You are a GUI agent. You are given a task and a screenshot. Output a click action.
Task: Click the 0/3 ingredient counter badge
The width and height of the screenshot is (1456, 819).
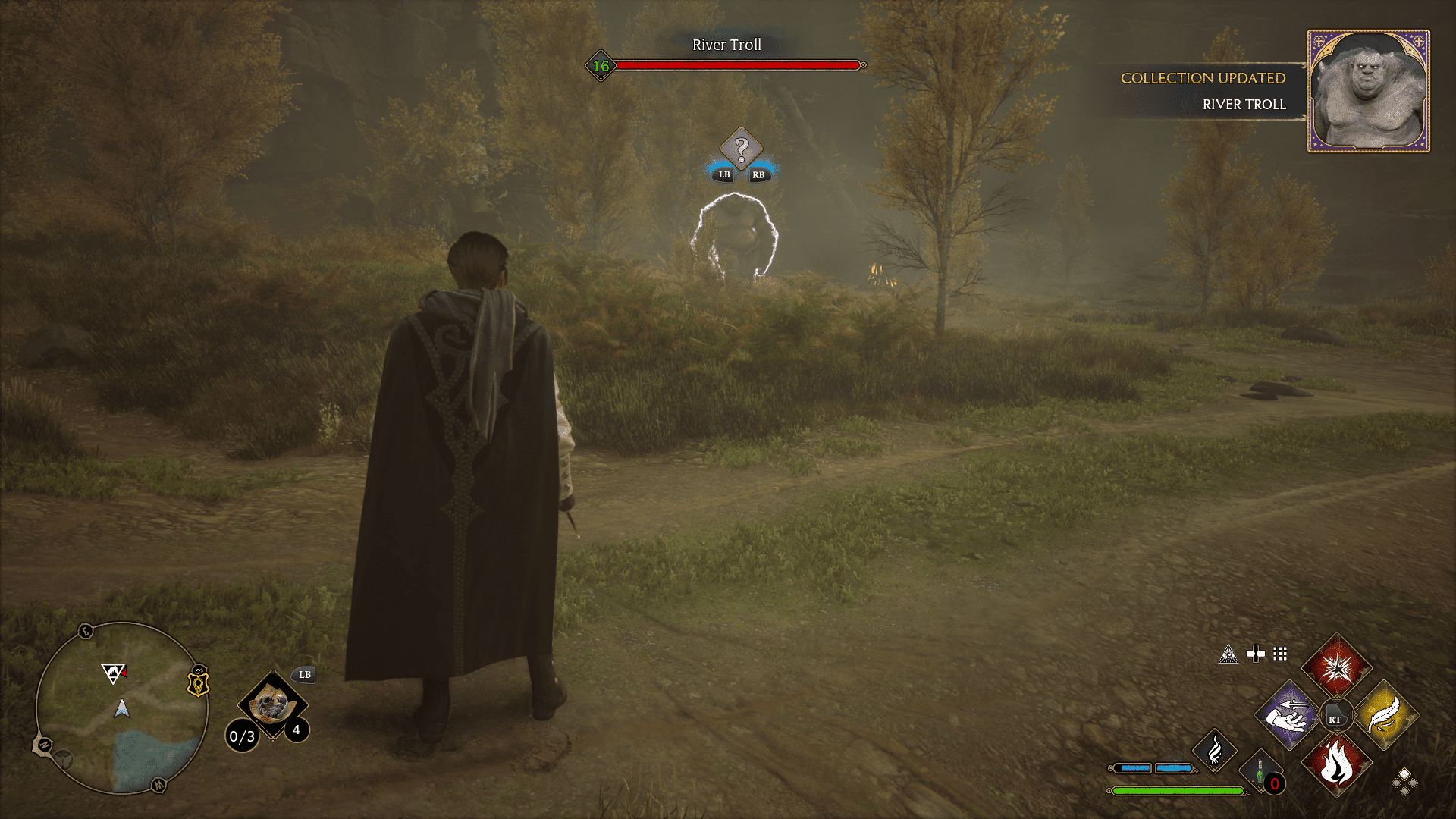pos(243,735)
